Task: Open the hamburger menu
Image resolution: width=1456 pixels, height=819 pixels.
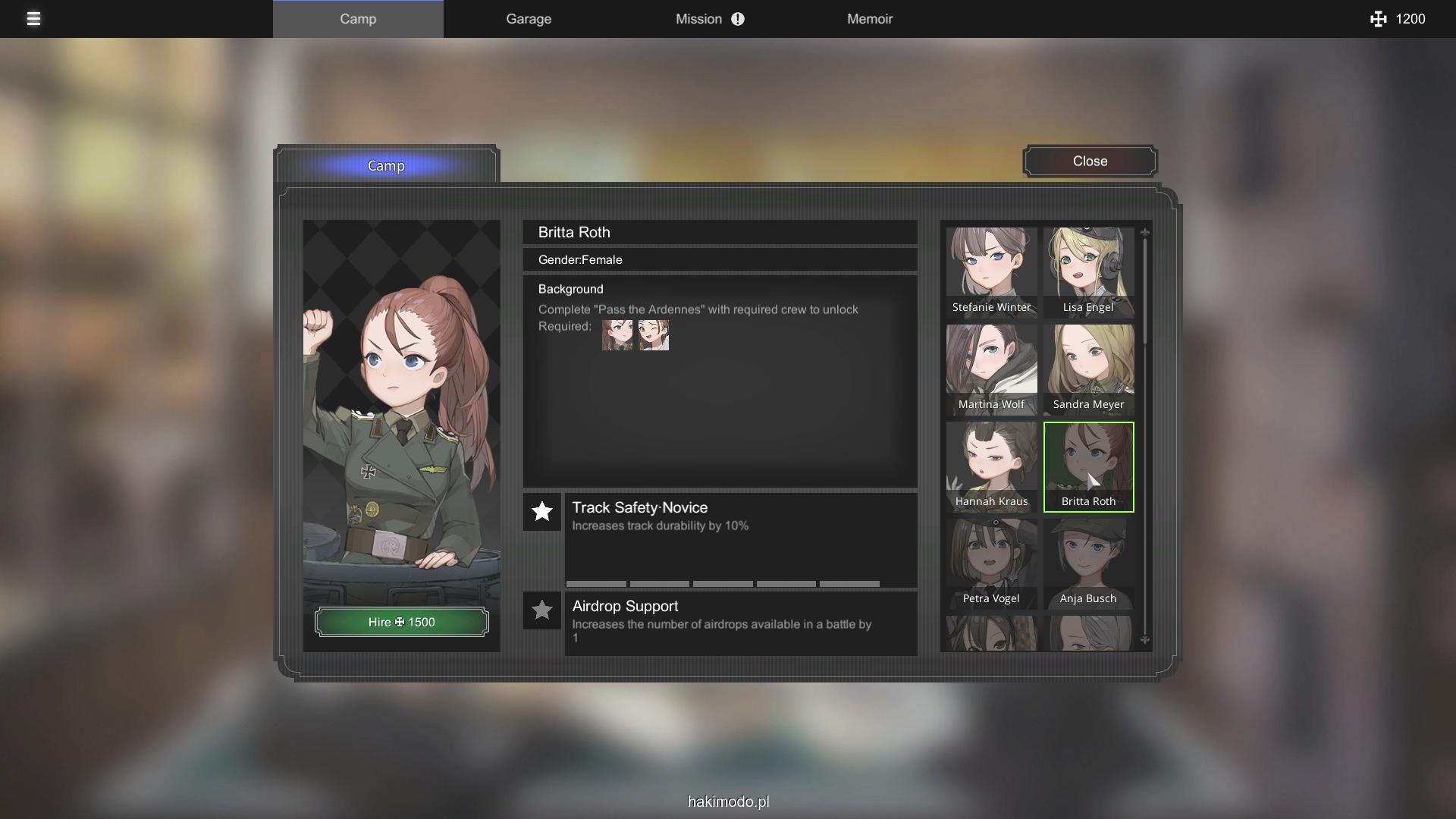Action: 33,19
